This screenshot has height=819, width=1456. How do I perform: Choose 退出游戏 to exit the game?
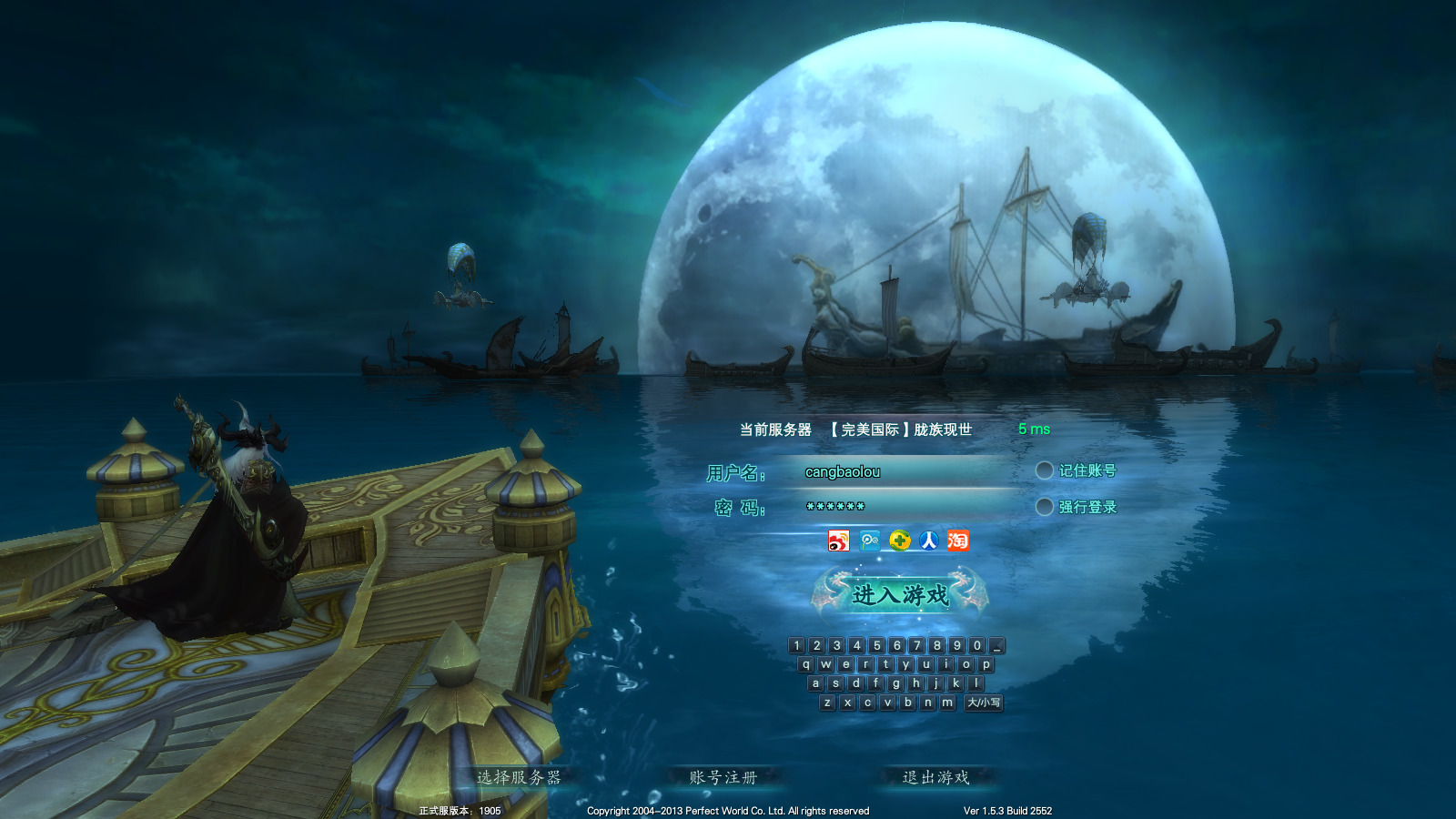coord(935,777)
